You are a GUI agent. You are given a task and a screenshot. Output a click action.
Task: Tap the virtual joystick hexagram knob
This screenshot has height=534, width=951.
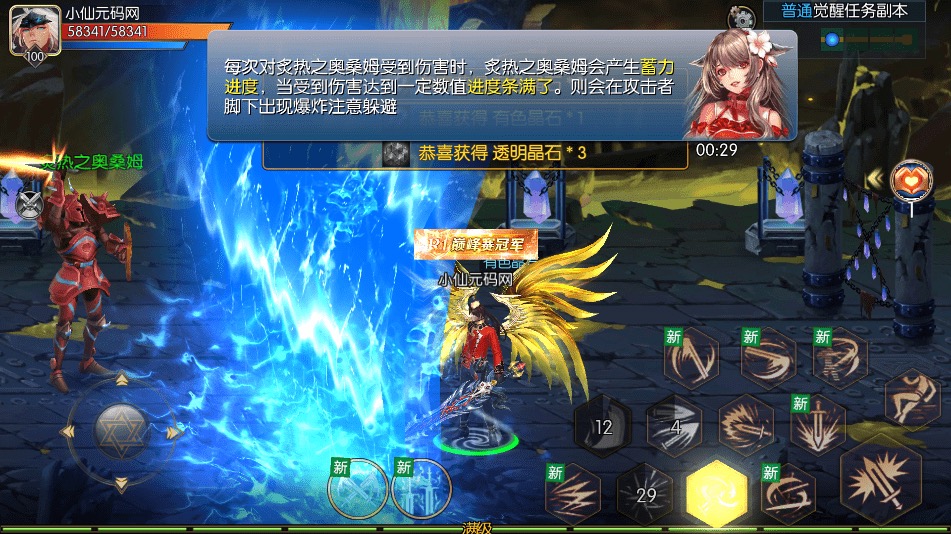pyautogui.click(x=121, y=431)
